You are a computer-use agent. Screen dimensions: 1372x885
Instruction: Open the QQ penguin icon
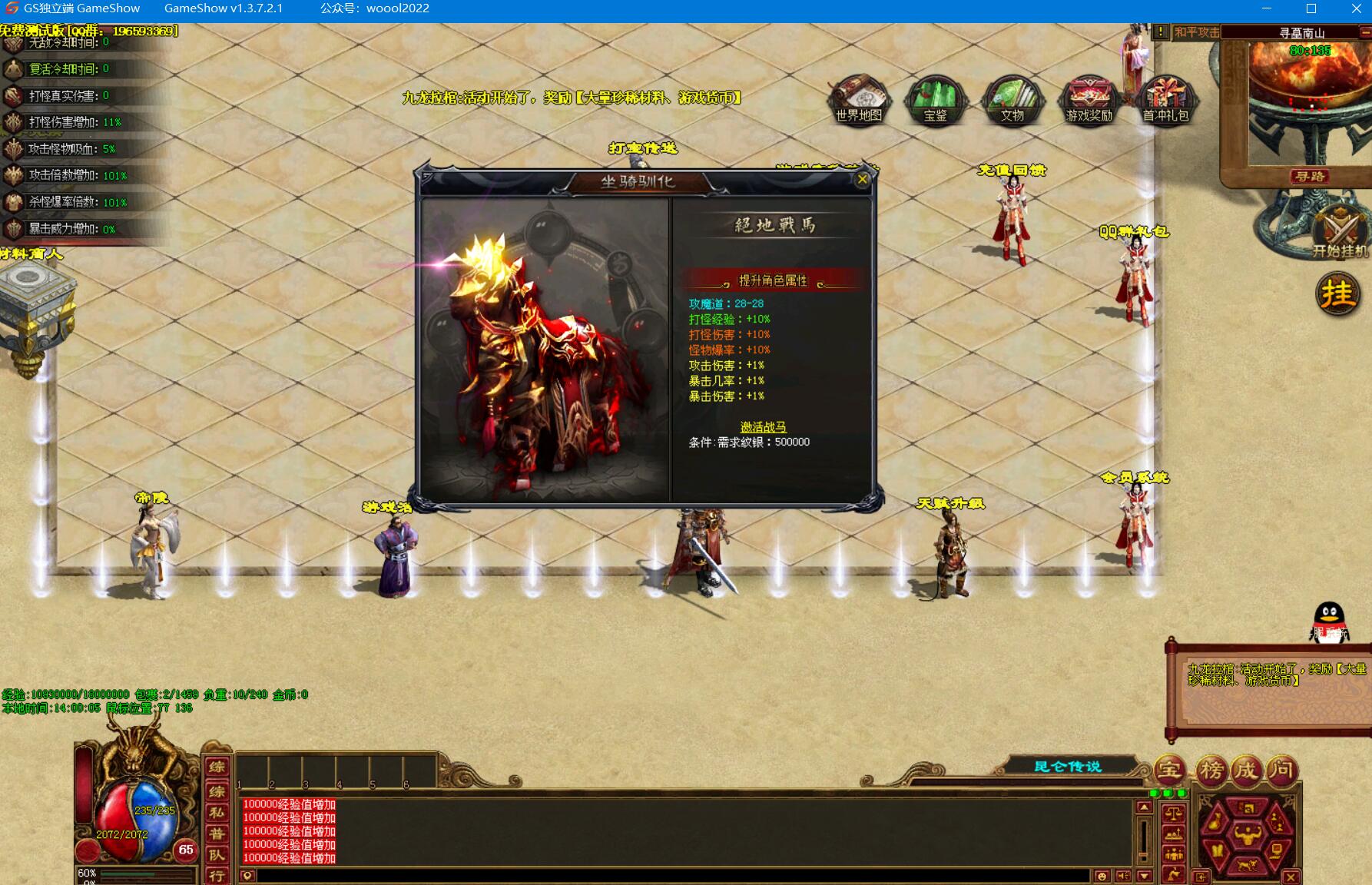tap(1329, 621)
